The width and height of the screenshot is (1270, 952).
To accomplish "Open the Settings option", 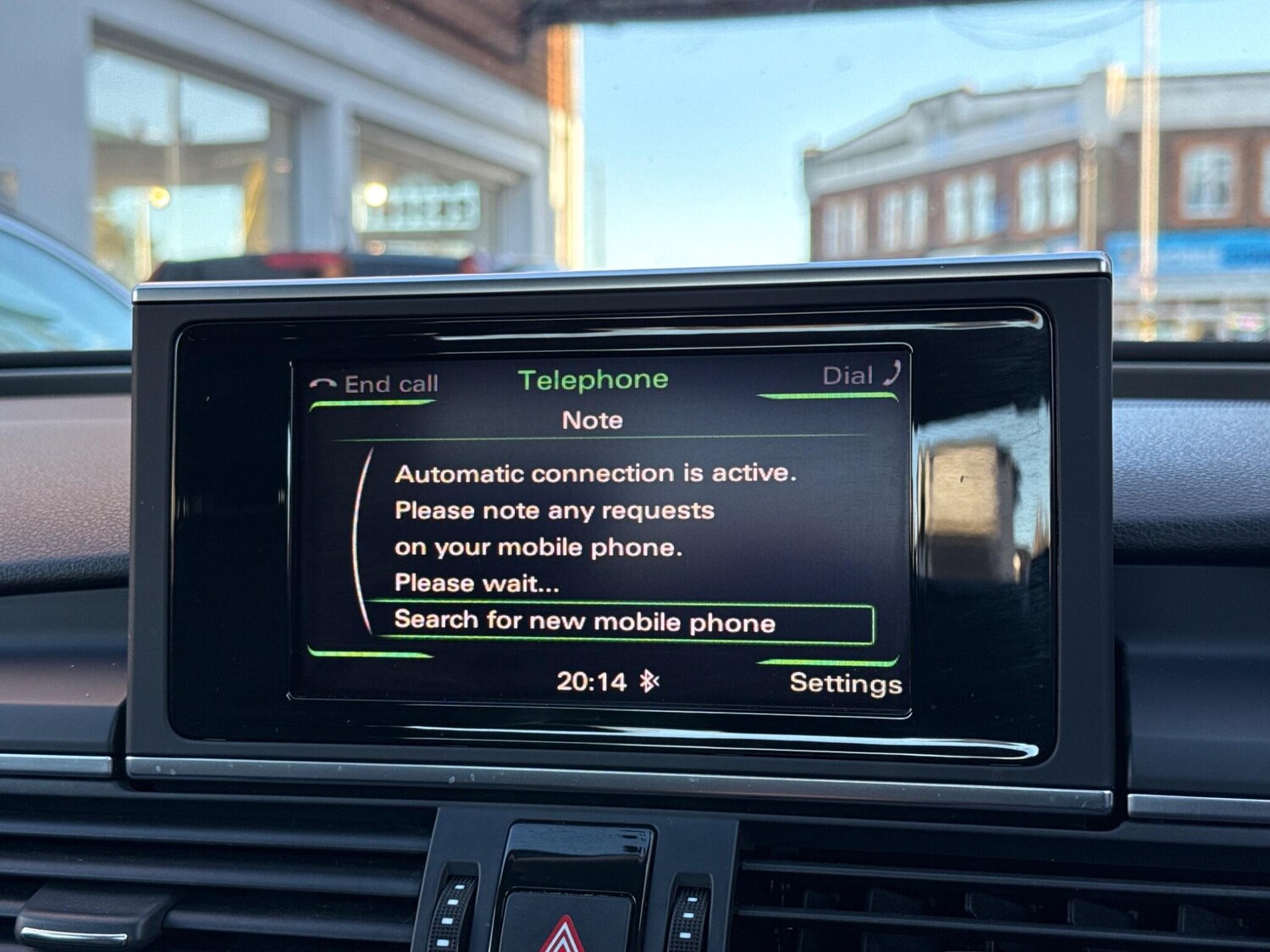I will pyautogui.click(x=844, y=683).
